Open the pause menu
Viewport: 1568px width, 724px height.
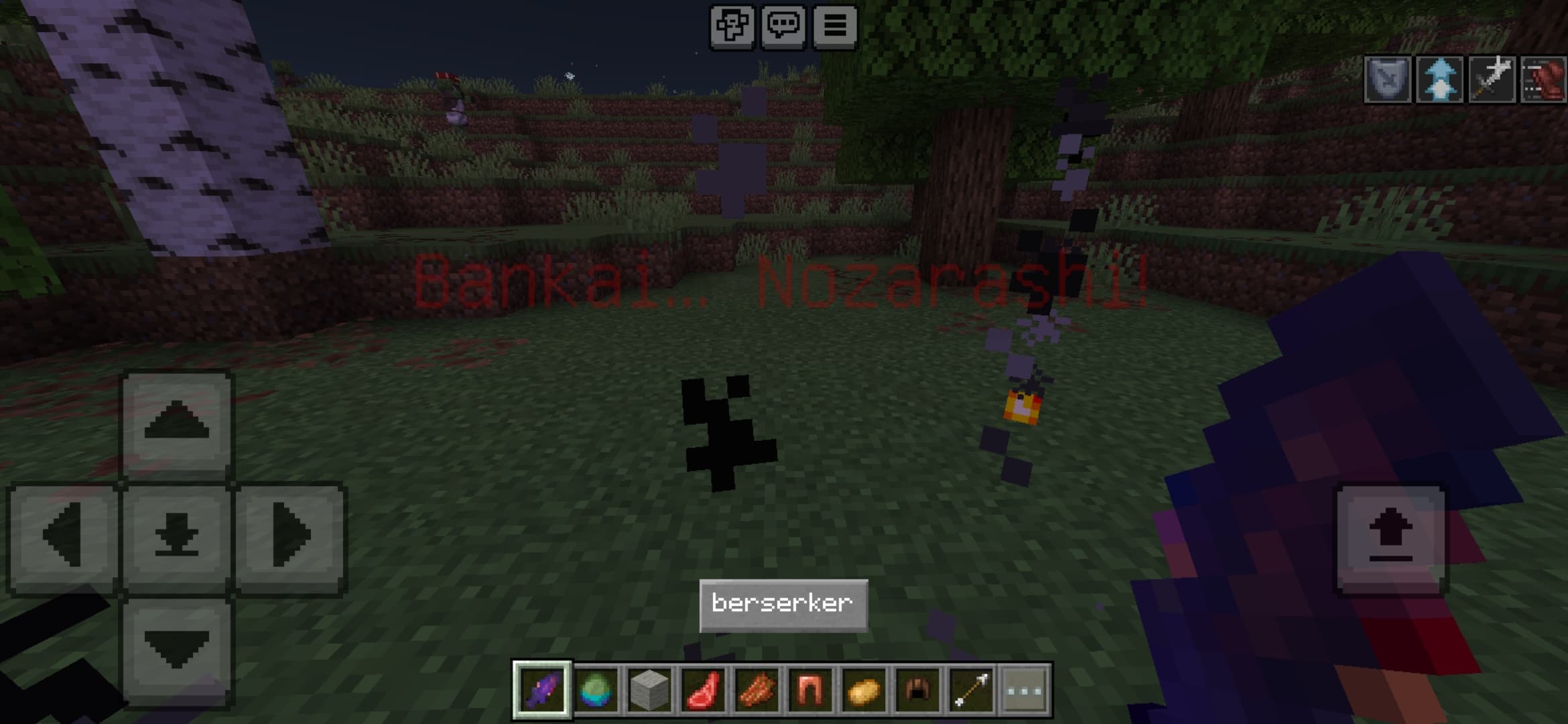tap(835, 27)
